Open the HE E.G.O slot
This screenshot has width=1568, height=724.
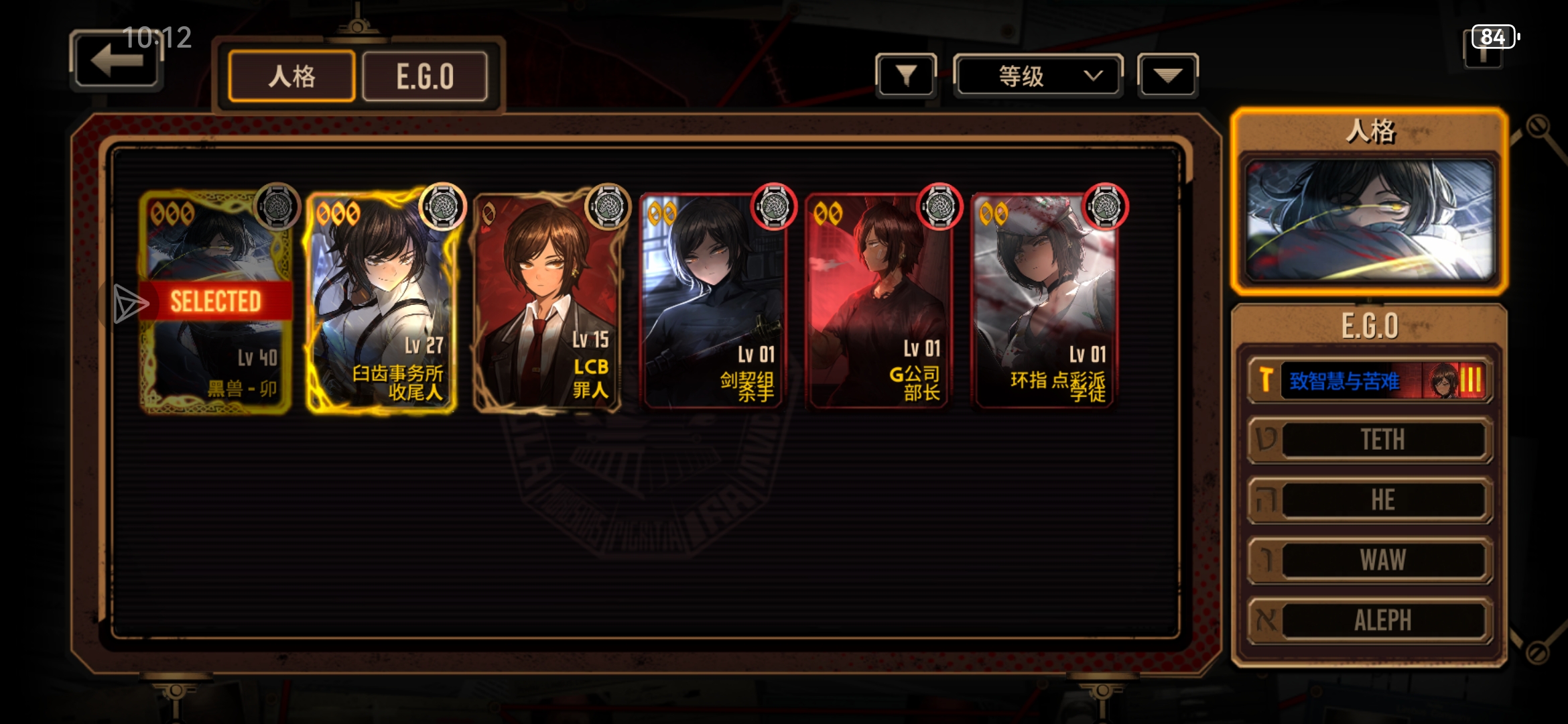1370,500
